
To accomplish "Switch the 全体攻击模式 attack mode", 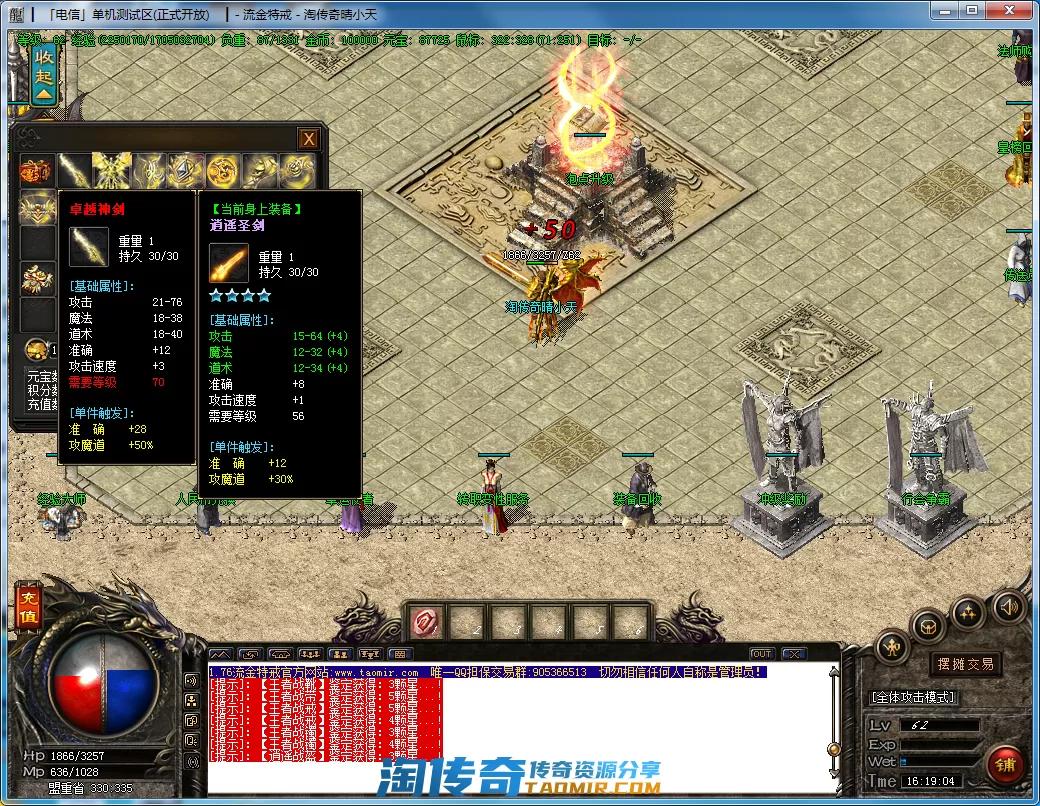I will (912, 697).
